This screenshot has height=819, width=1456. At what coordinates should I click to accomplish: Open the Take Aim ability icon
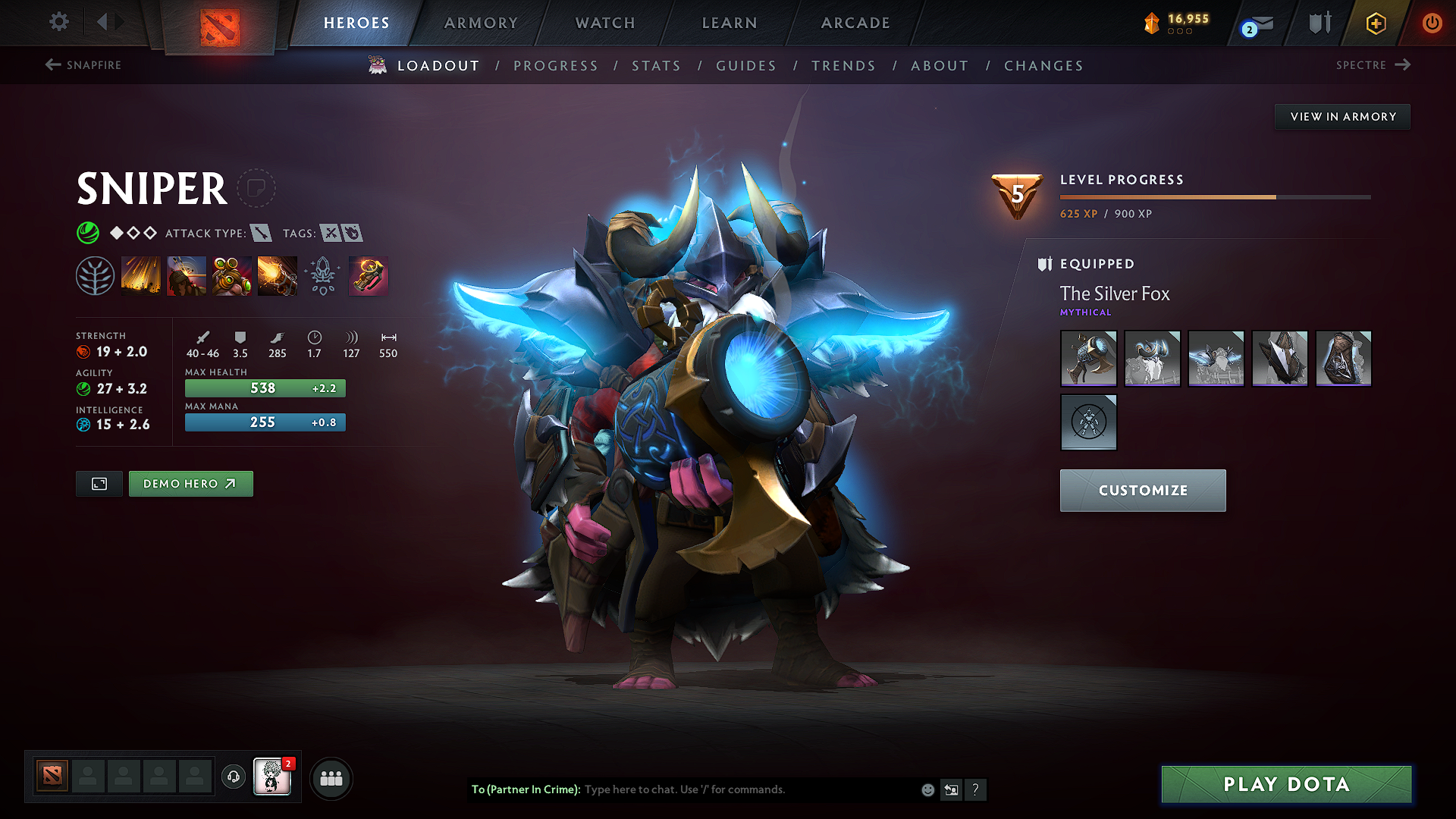point(232,275)
